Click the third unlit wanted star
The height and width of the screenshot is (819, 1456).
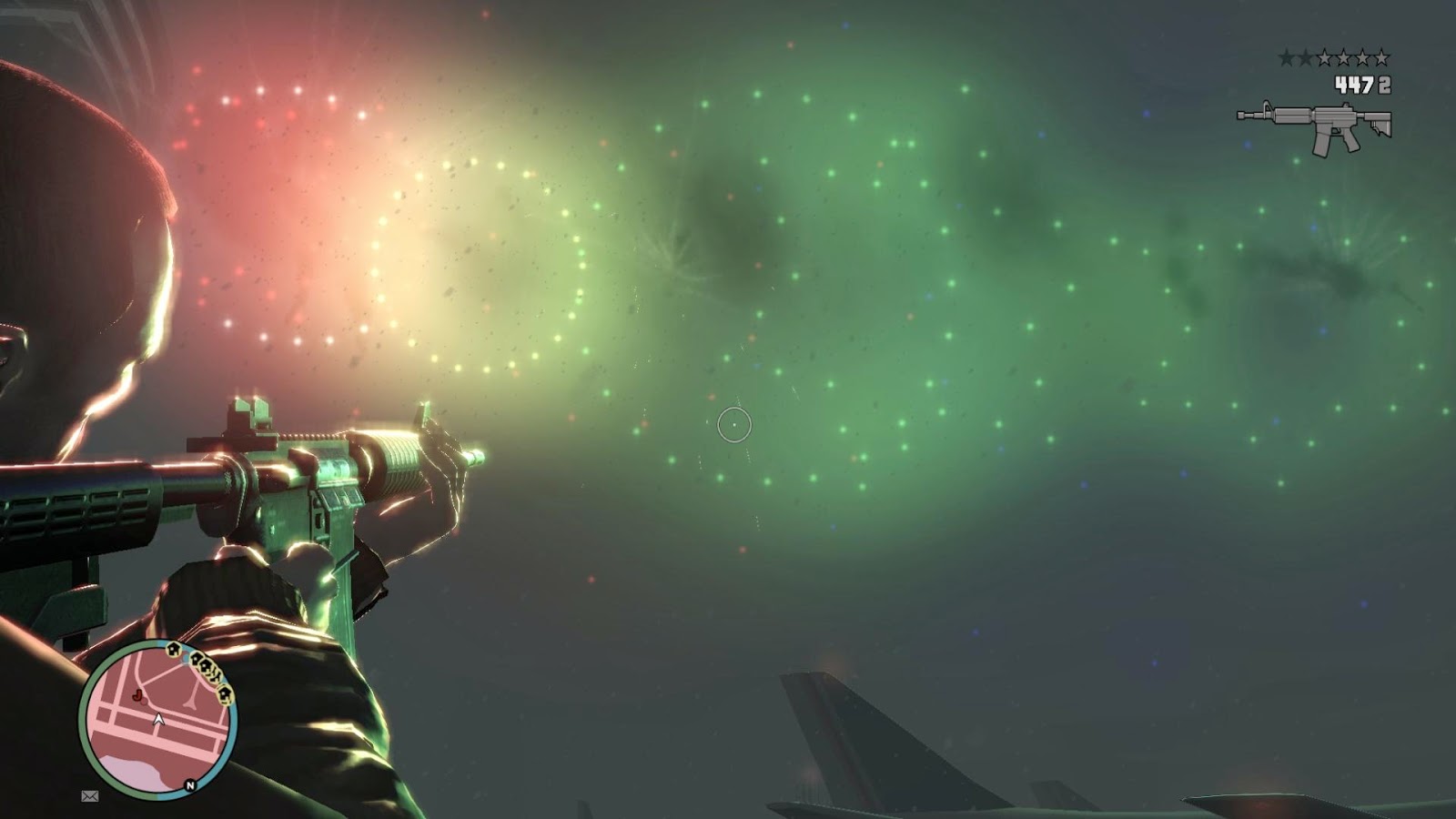tap(1325, 57)
